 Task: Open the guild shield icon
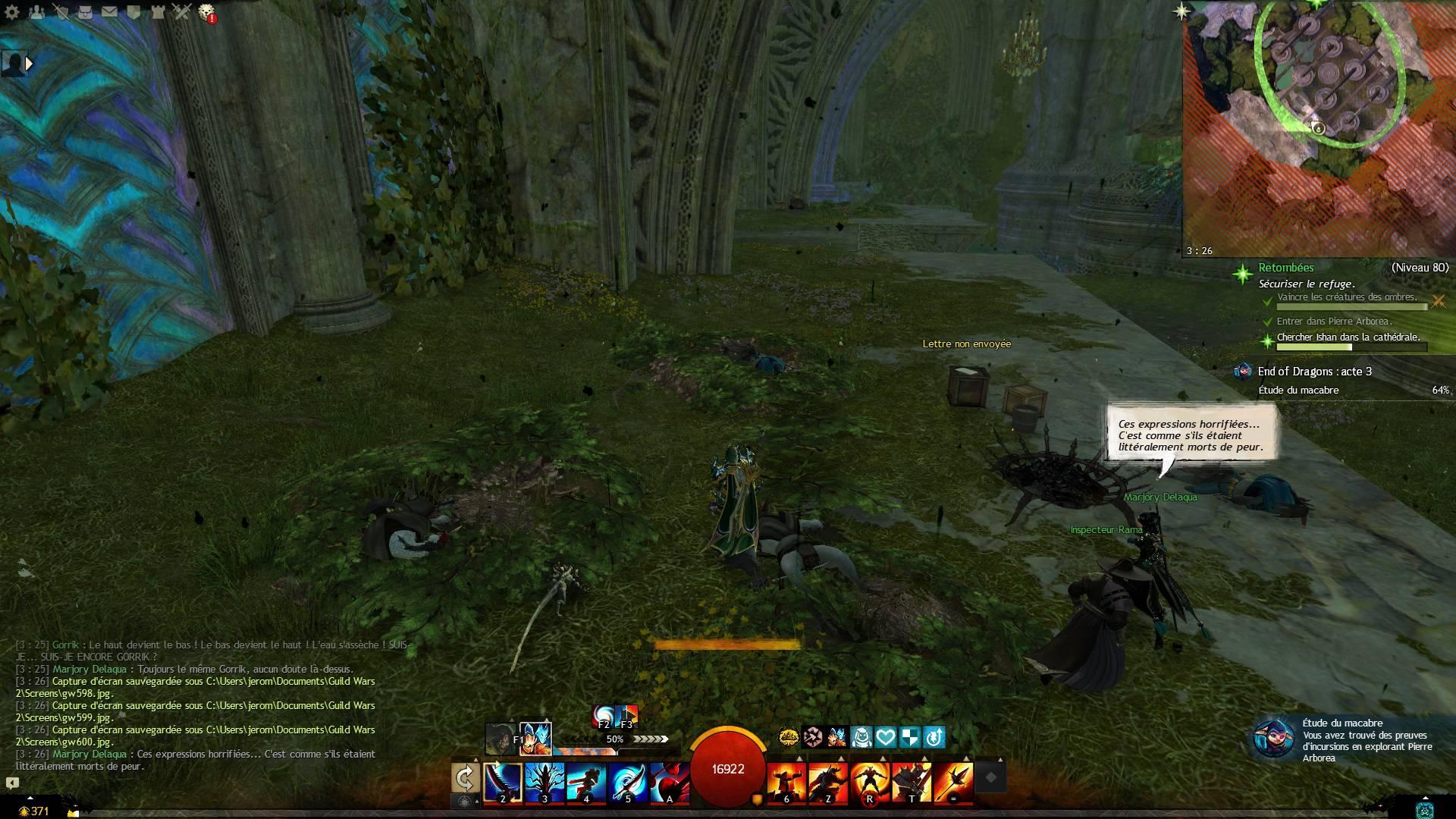click(x=133, y=11)
